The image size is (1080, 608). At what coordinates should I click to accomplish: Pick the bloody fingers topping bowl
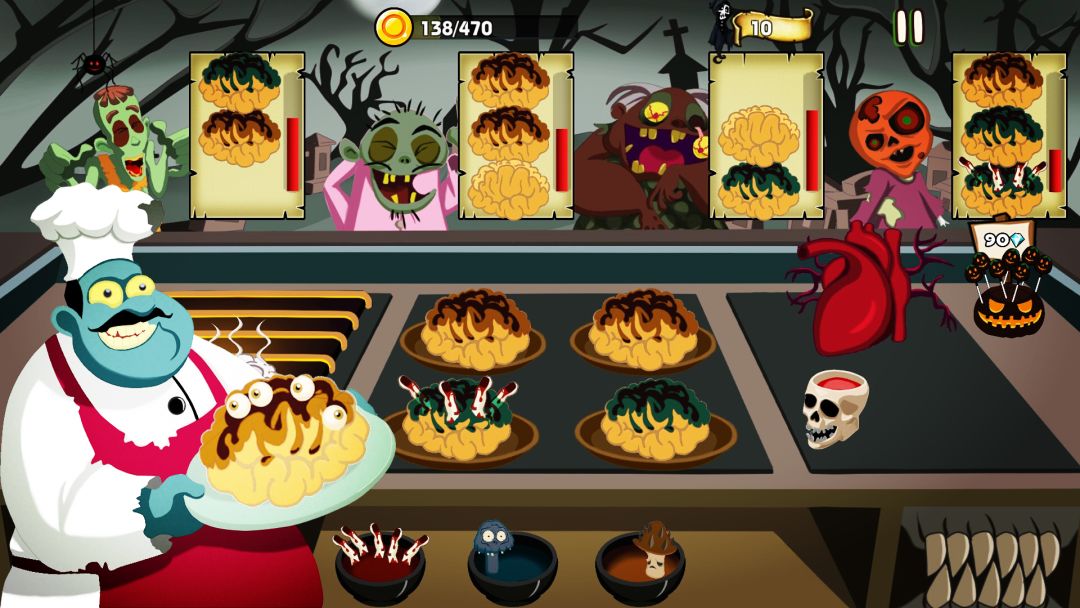point(381,560)
